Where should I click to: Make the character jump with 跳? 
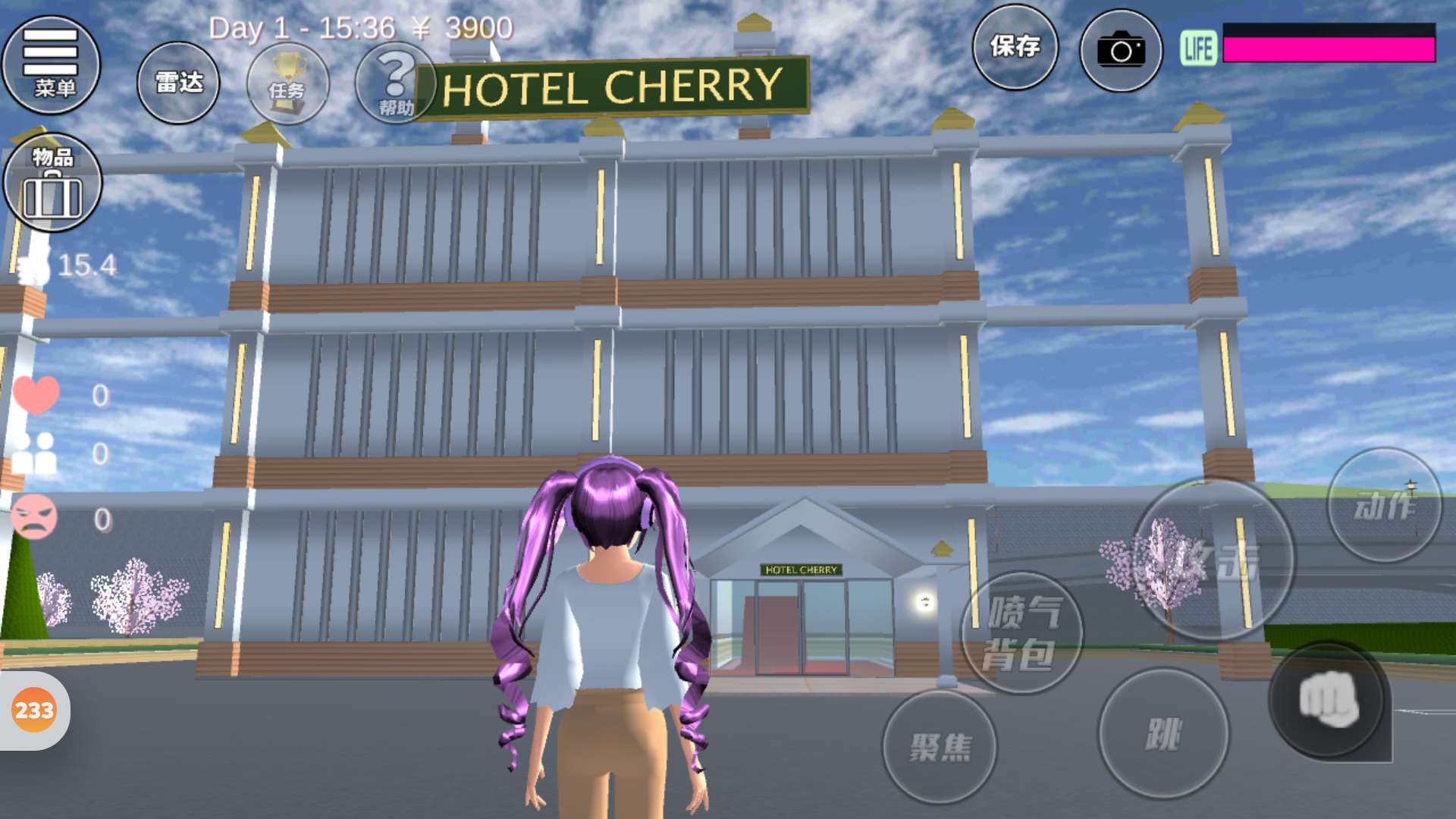1163,733
